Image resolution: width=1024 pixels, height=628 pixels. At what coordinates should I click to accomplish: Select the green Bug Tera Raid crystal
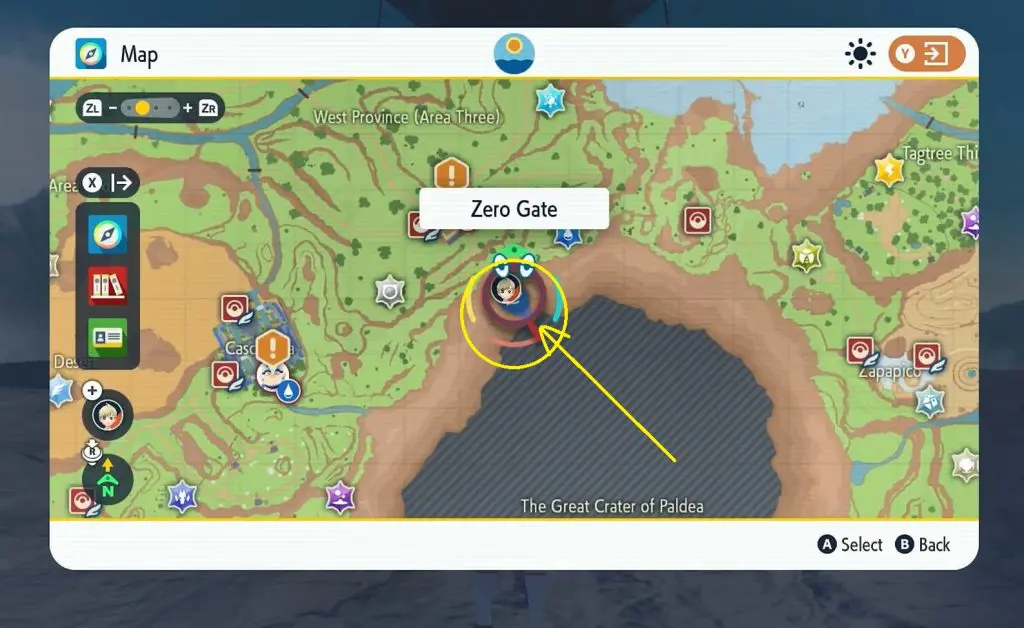point(807,256)
